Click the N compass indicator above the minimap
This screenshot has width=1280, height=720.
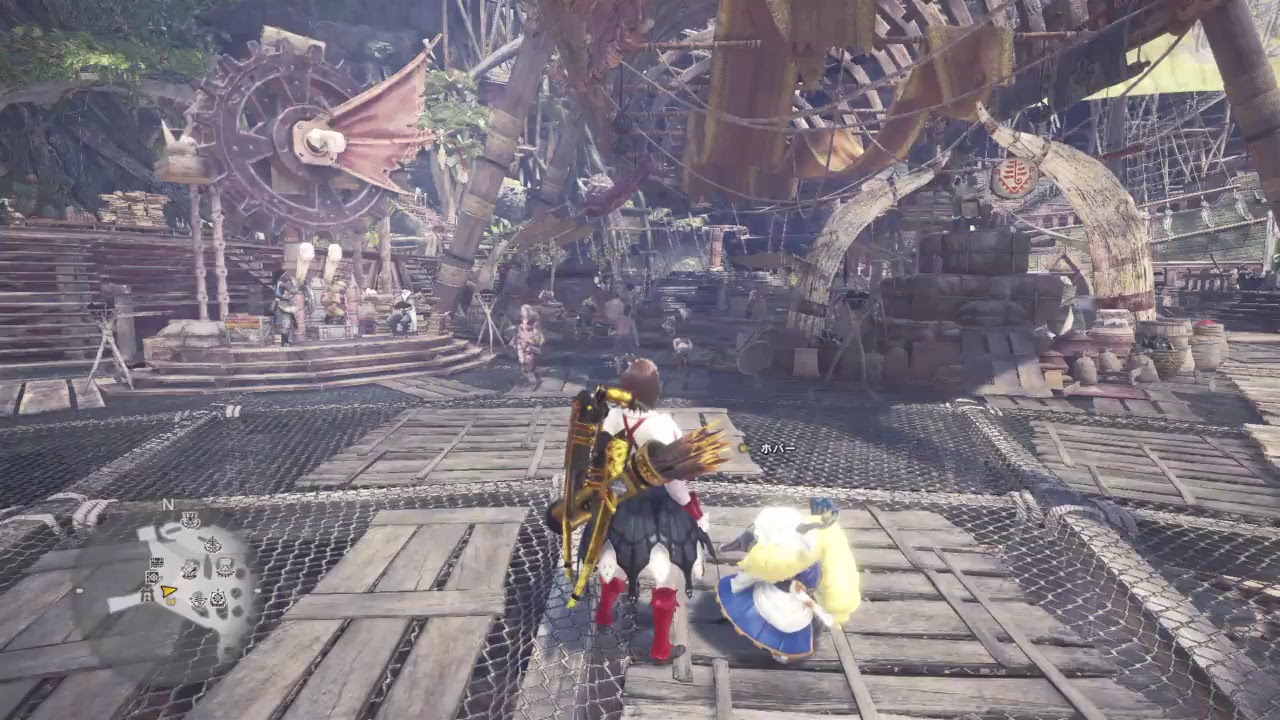click(168, 504)
